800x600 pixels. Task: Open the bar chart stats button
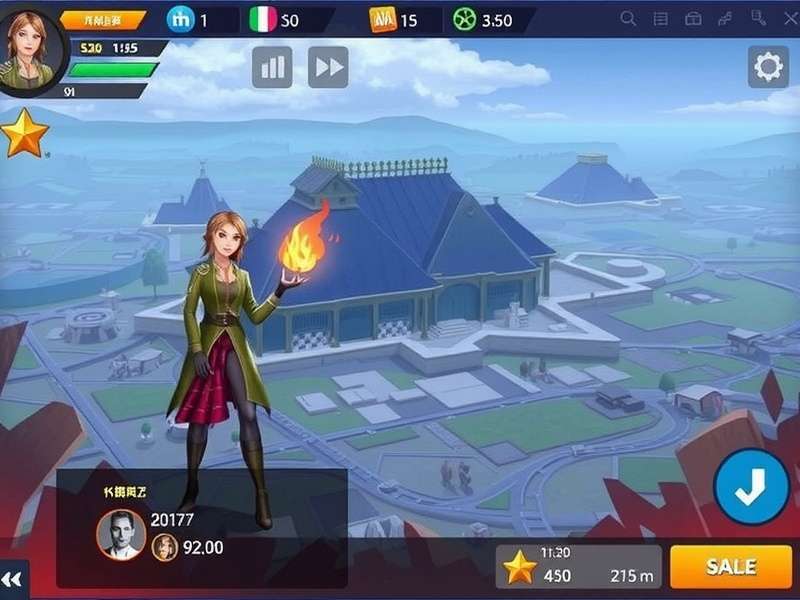[272, 67]
